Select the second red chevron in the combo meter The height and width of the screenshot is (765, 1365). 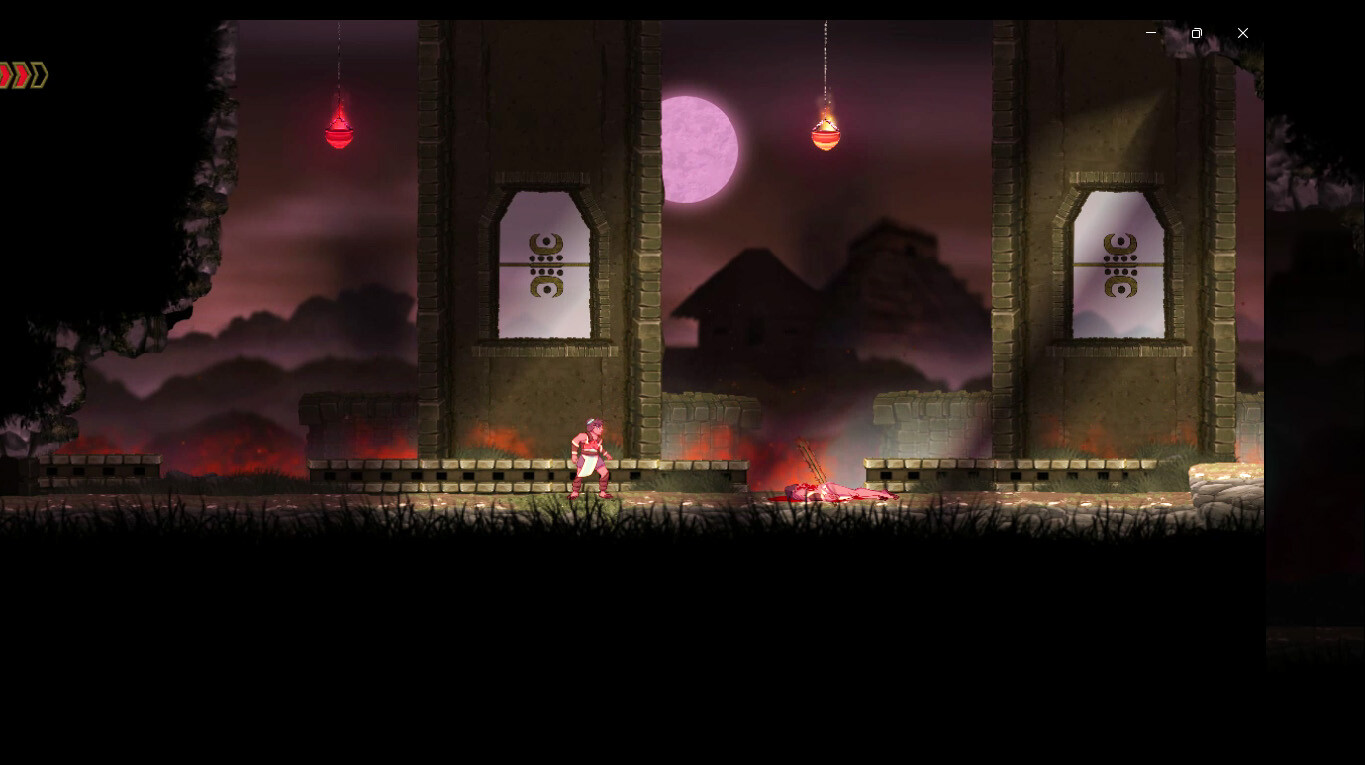[x=22, y=74]
